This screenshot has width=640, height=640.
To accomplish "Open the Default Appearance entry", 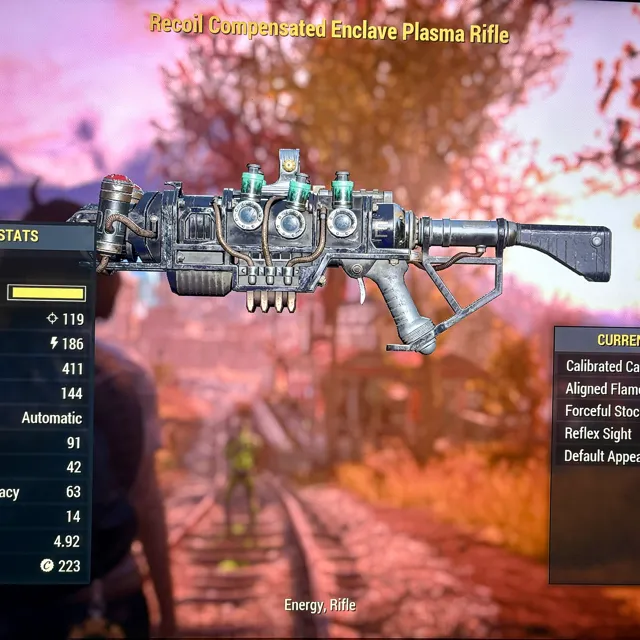I will click(x=602, y=456).
